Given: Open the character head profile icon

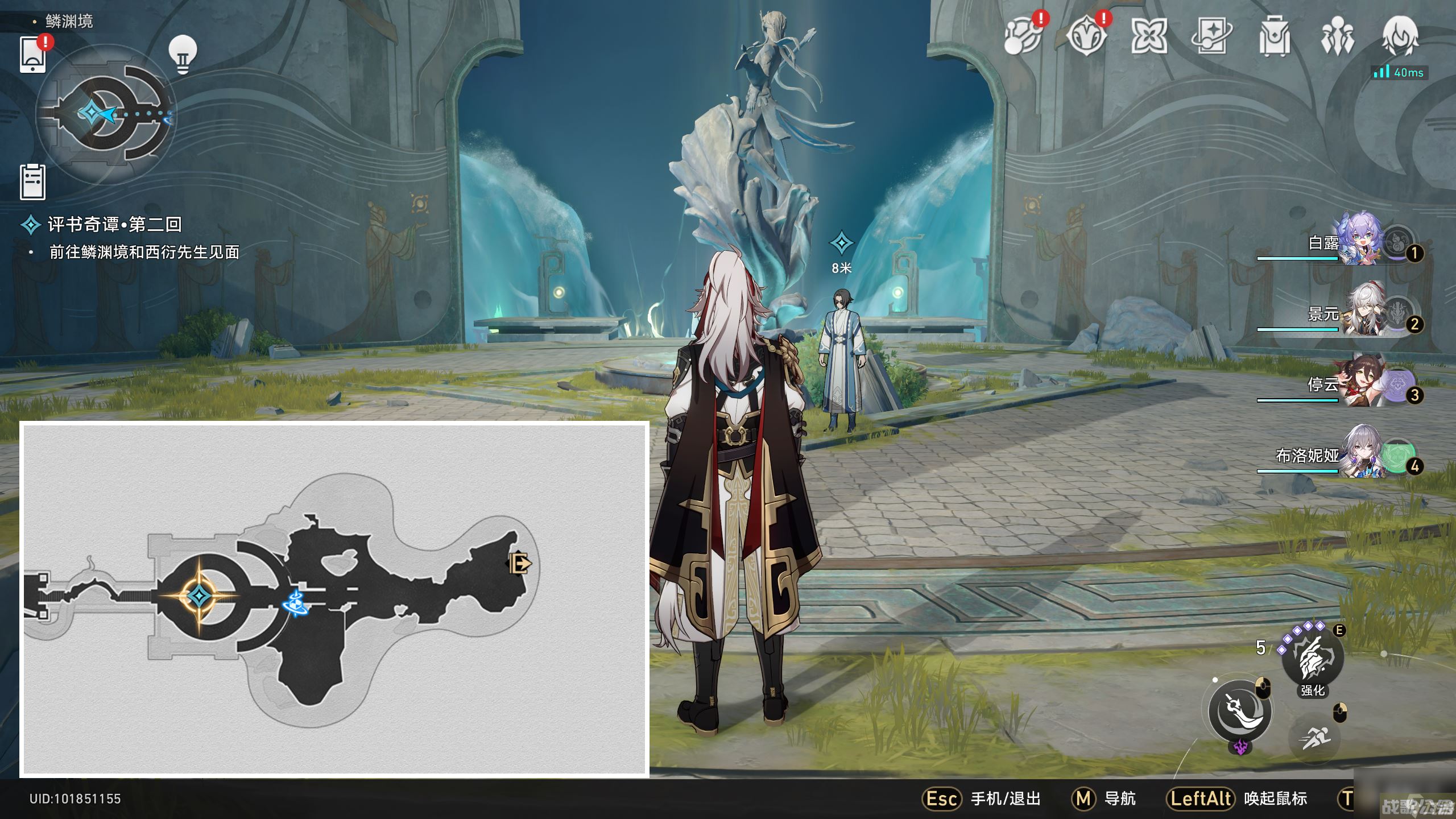Looking at the screenshot, I should (1400, 35).
